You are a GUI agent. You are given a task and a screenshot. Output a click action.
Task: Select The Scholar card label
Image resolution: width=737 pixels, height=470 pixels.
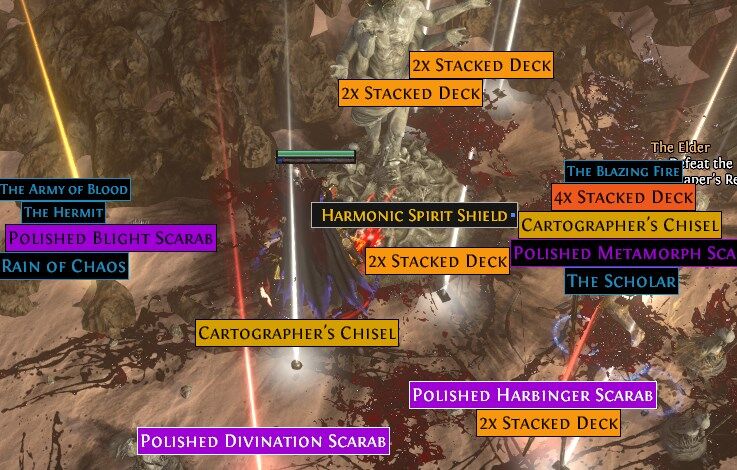621,281
